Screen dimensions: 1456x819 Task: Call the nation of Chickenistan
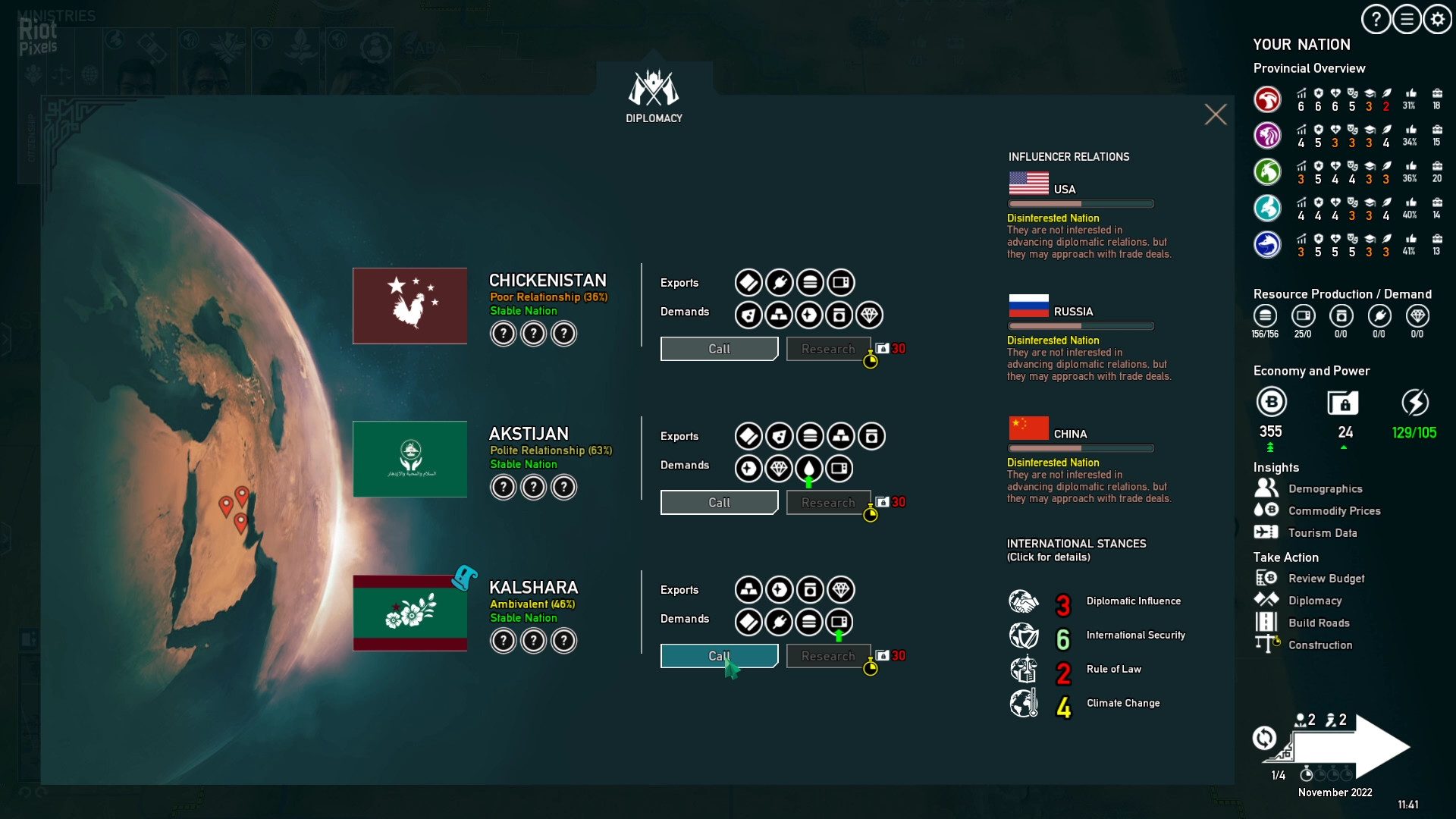(x=718, y=349)
